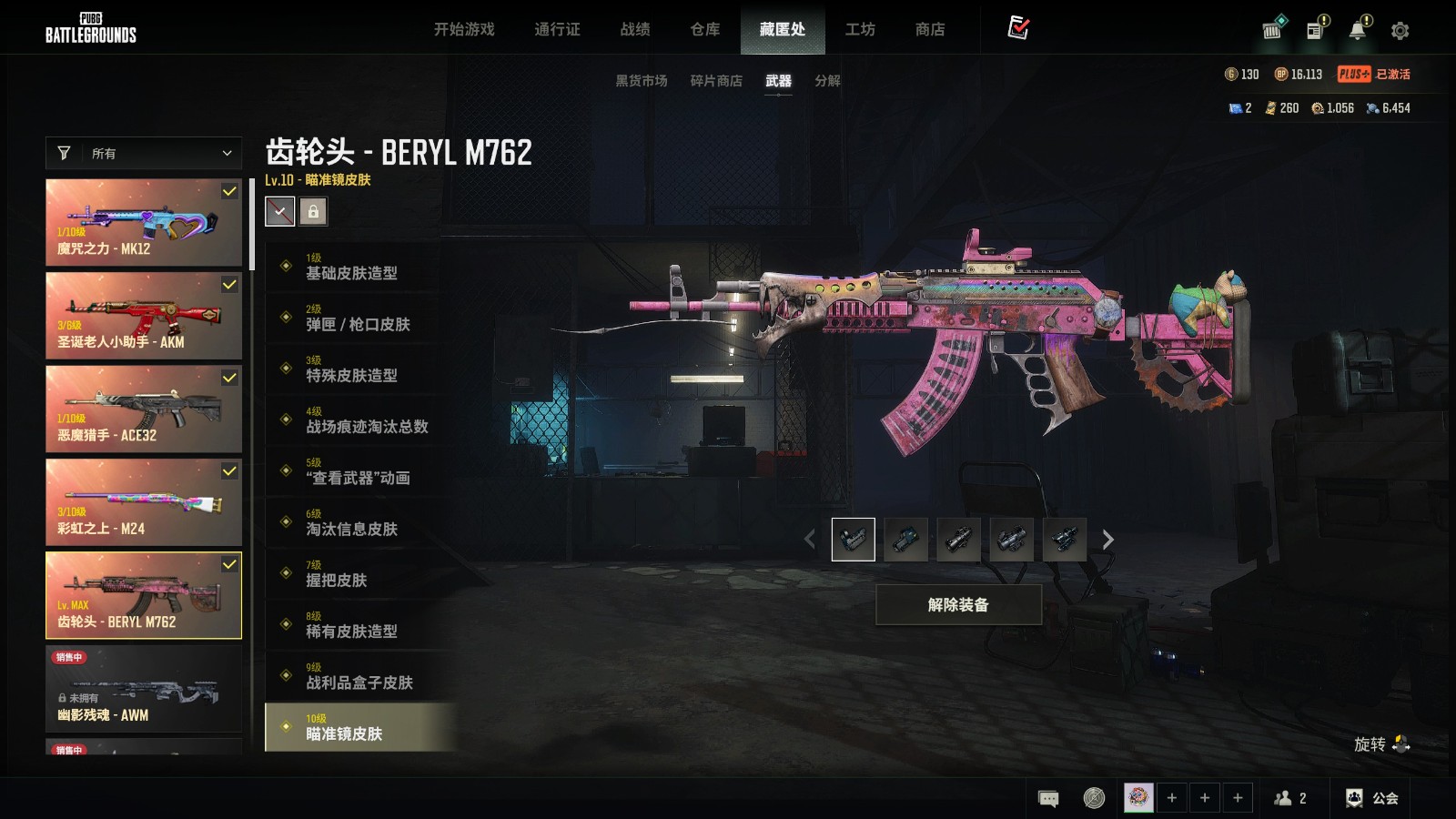
Task: Open the notifications bell
Action: [1357, 31]
